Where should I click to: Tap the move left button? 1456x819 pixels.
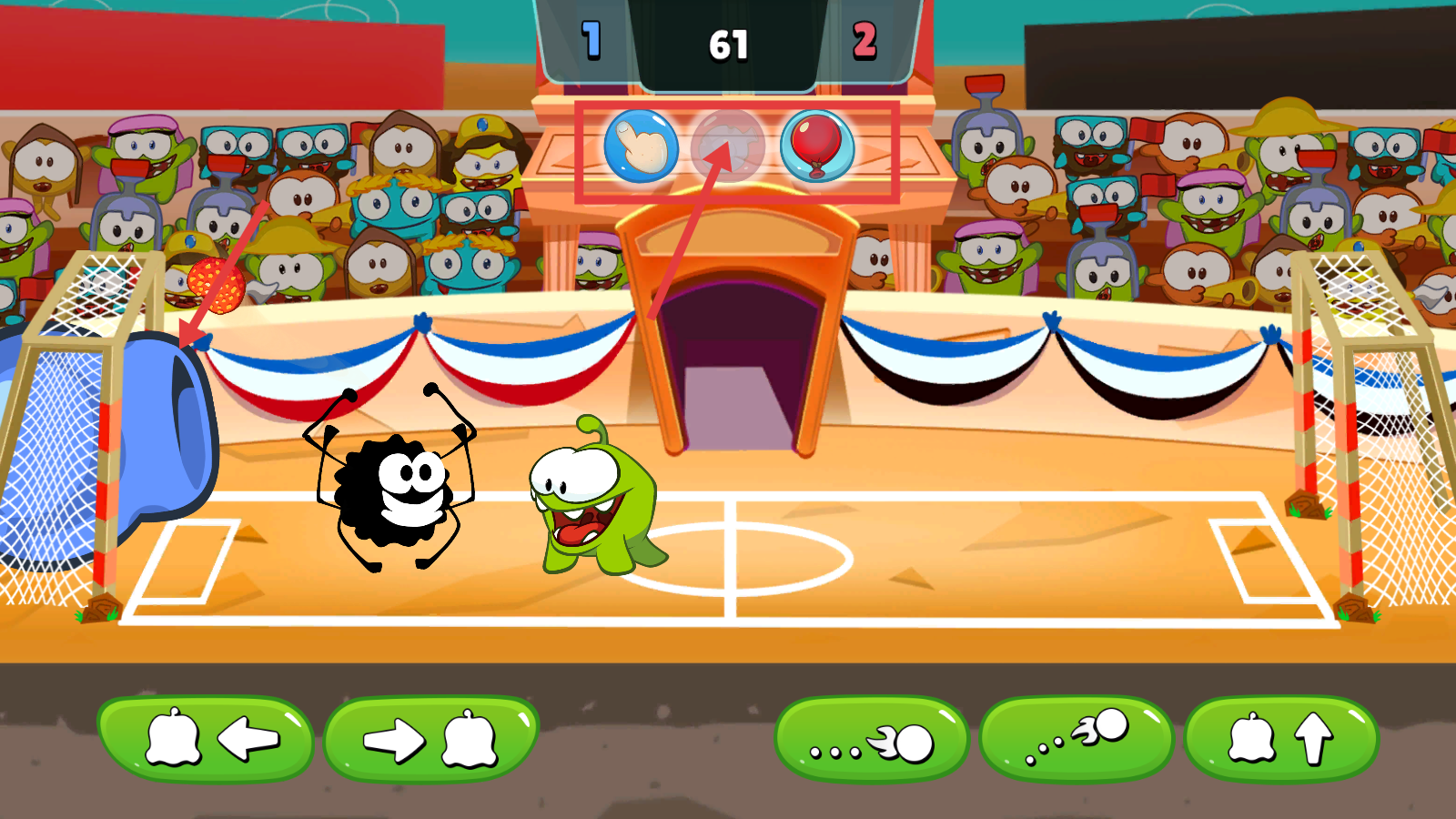pos(206,739)
